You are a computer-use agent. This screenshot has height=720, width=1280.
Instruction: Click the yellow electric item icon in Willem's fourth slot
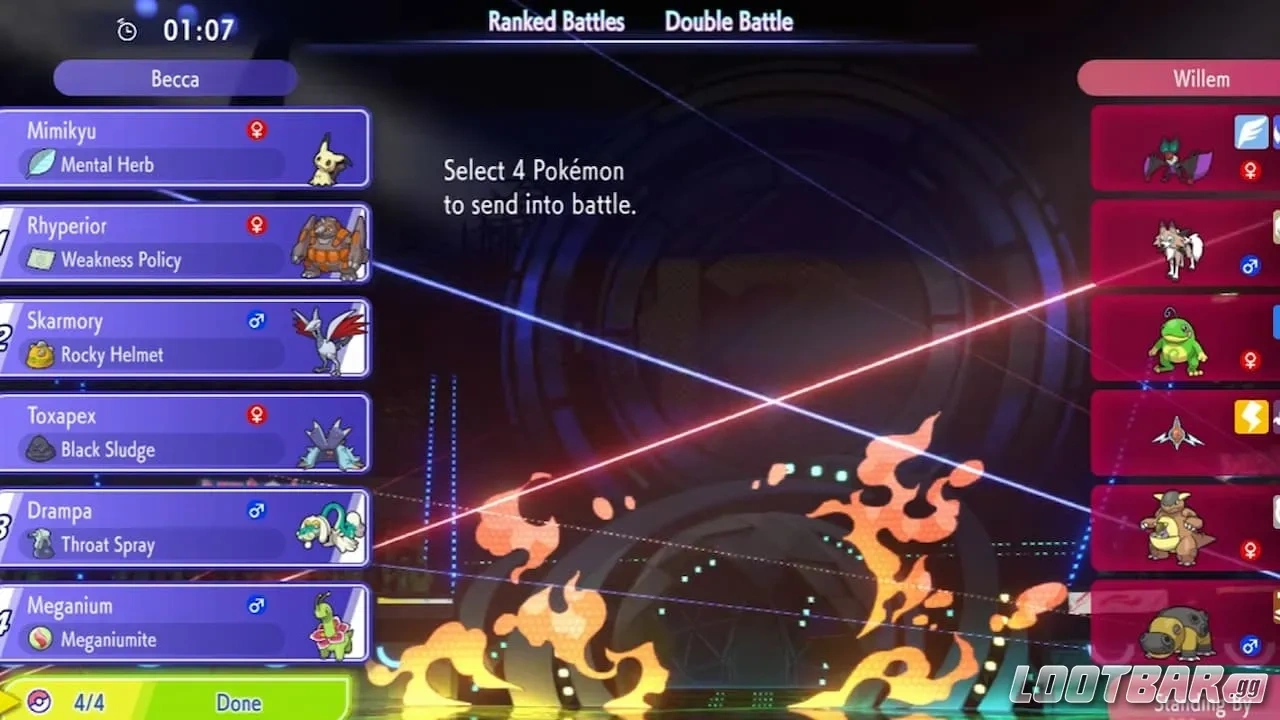(1250, 418)
